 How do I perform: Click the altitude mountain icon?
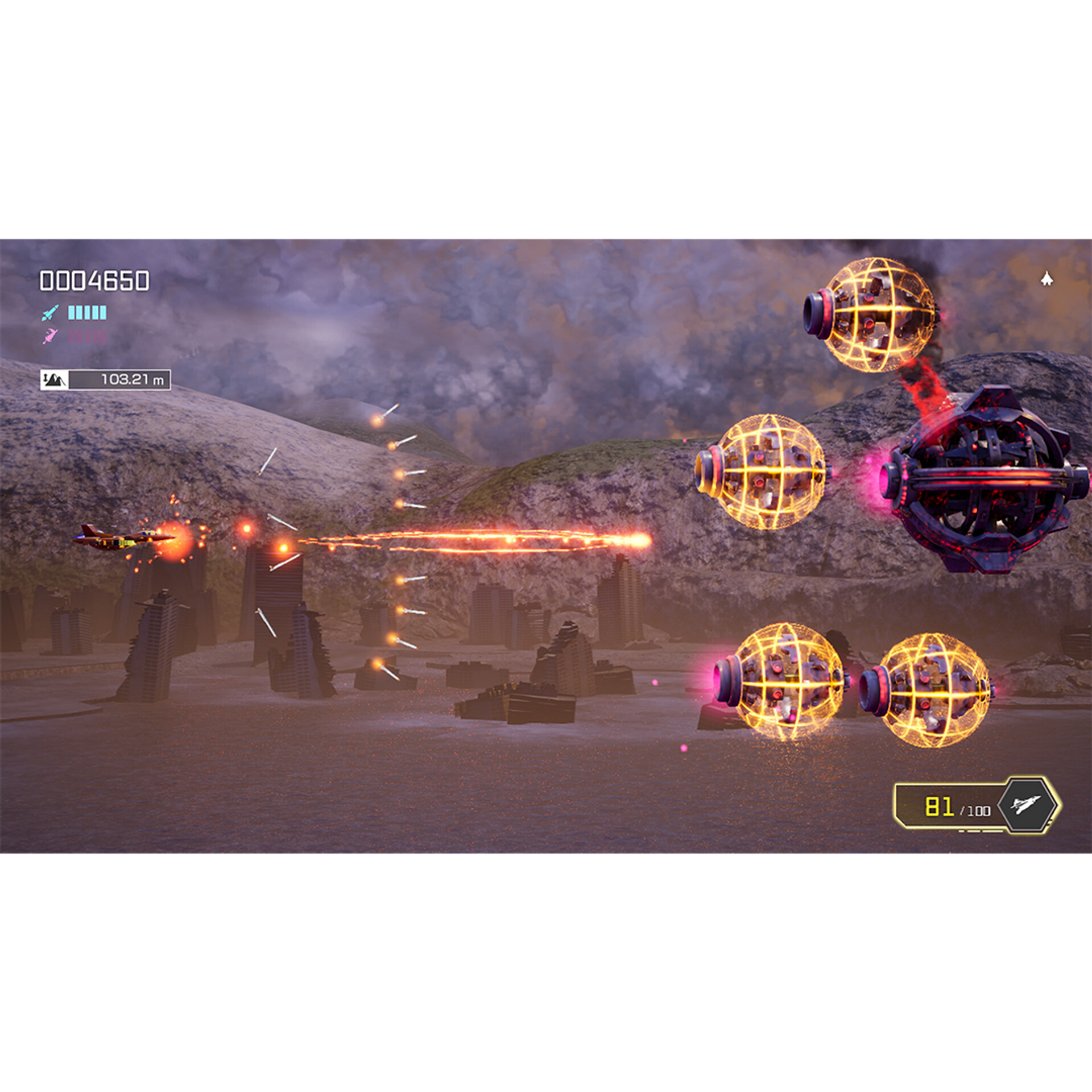coord(55,379)
